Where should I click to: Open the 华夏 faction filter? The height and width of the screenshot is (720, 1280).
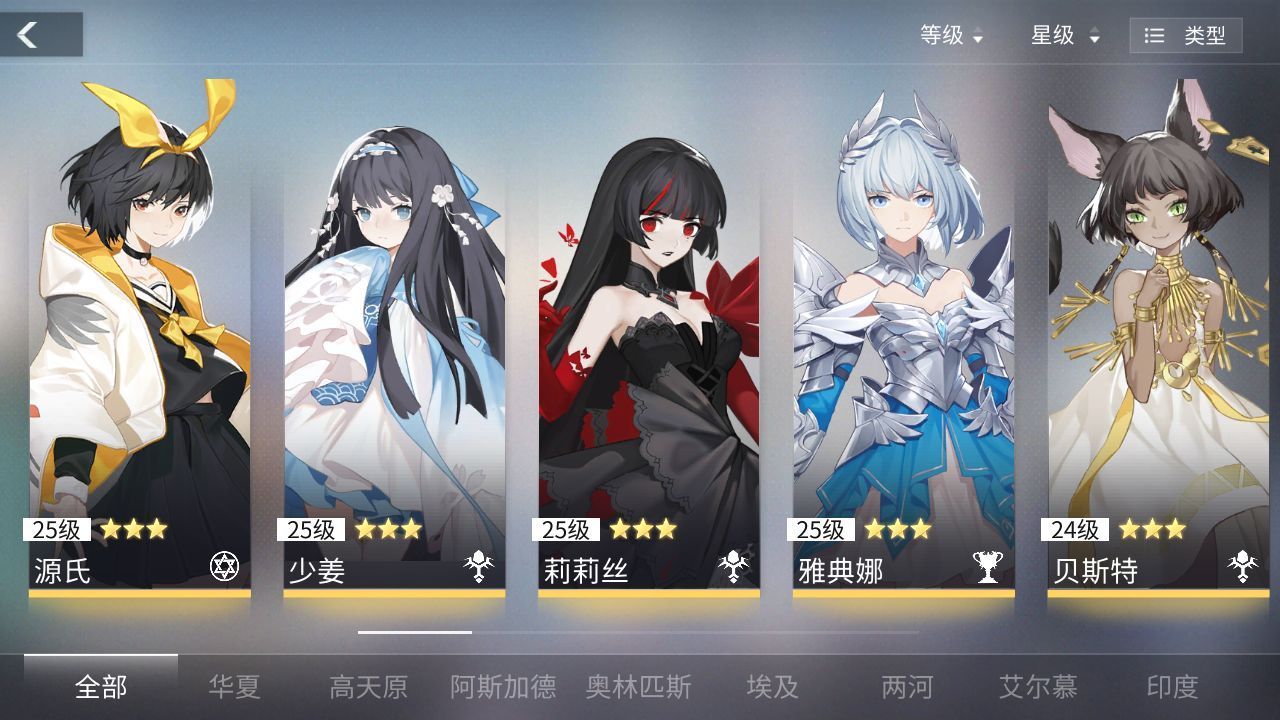(237, 688)
